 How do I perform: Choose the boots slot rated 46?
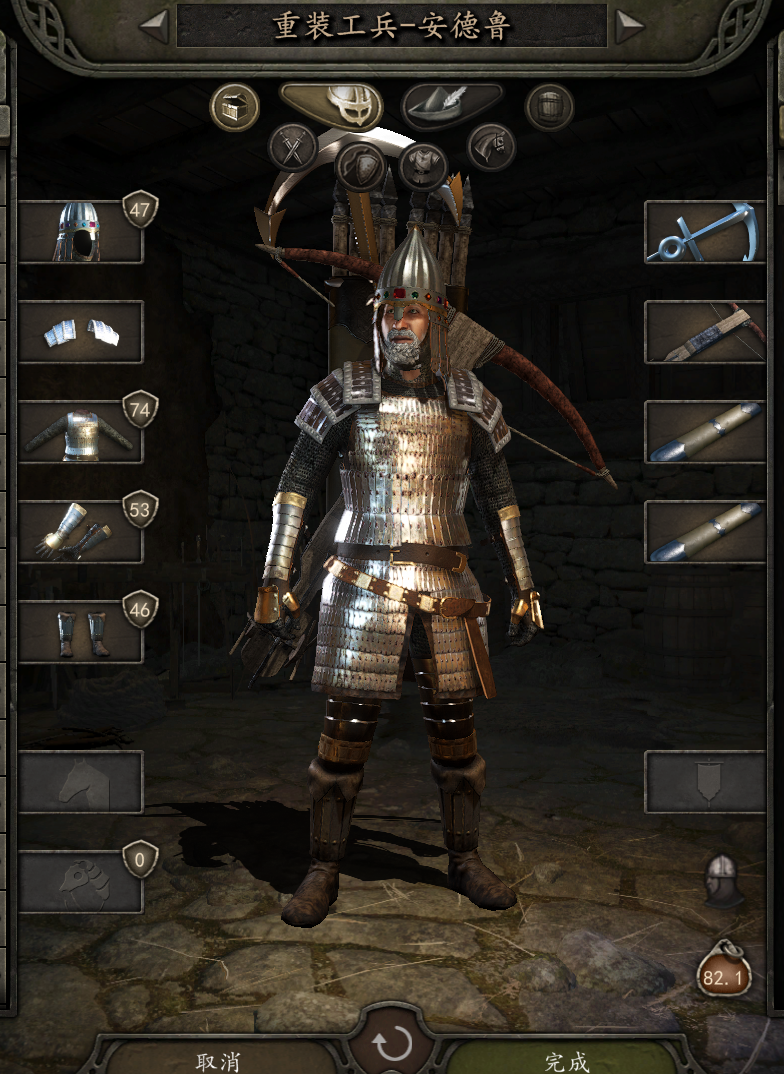tap(80, 632)
